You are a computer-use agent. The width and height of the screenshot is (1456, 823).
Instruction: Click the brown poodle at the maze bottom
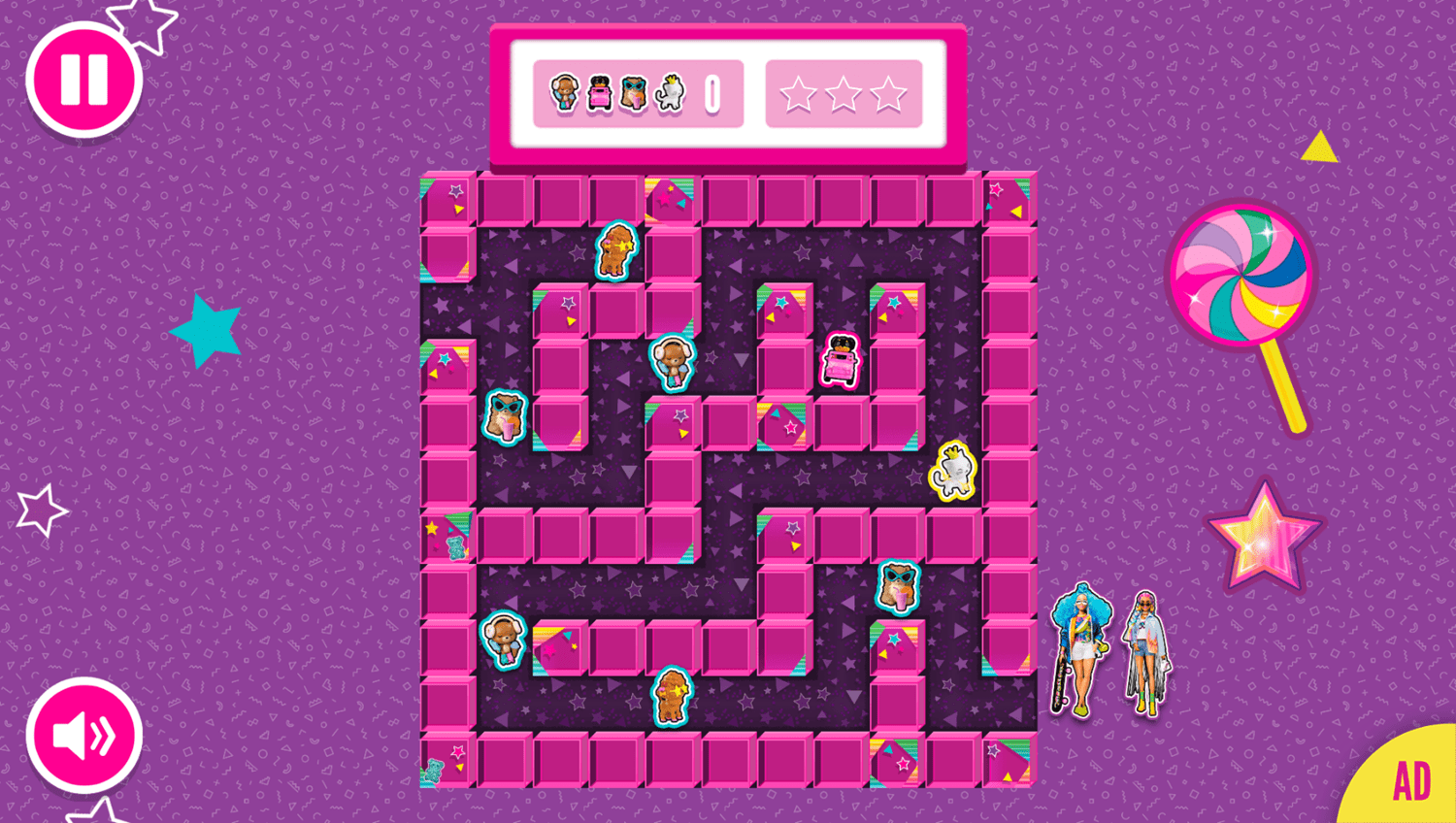click(674, 695)
